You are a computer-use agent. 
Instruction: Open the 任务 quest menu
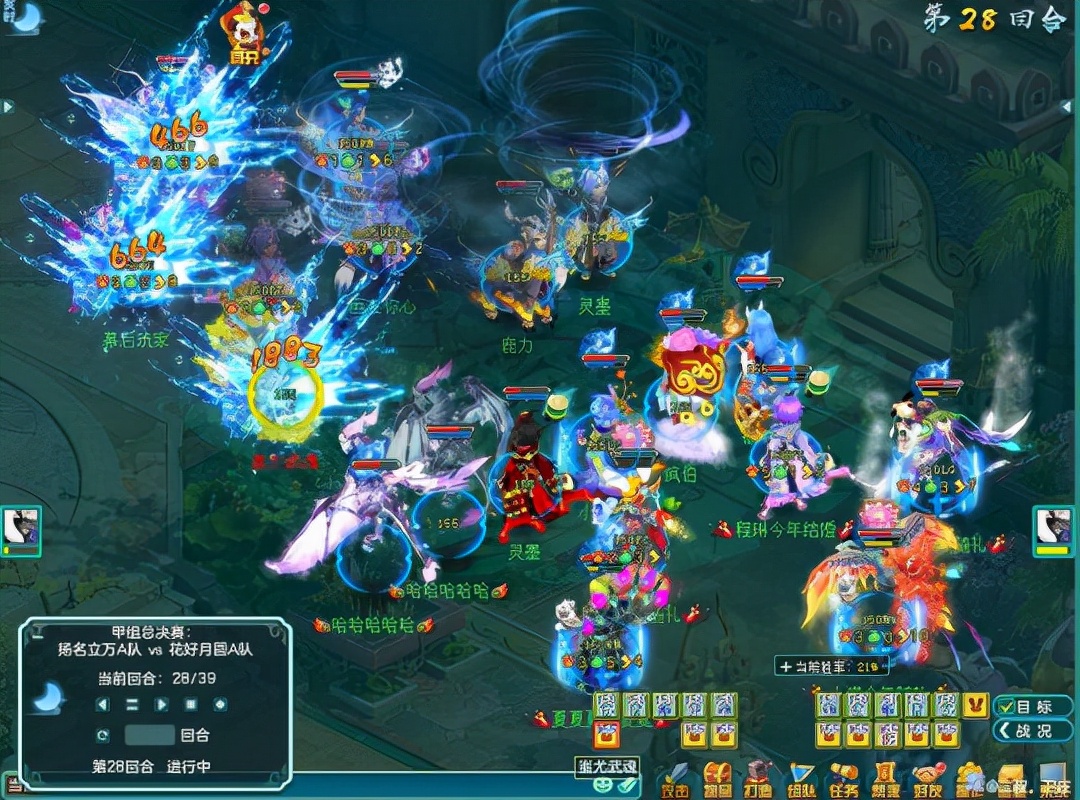(x=843, y=781)
